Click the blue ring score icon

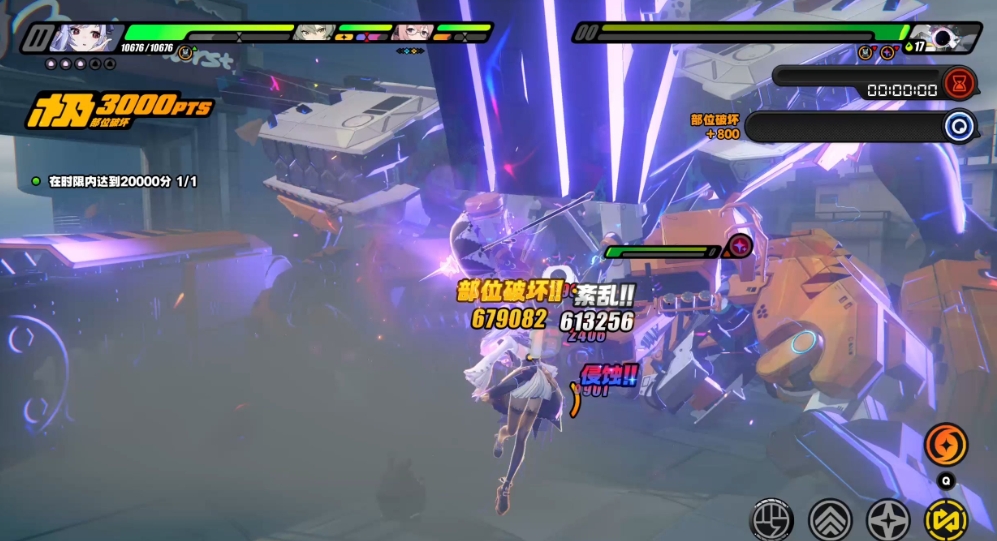(959, 127)
